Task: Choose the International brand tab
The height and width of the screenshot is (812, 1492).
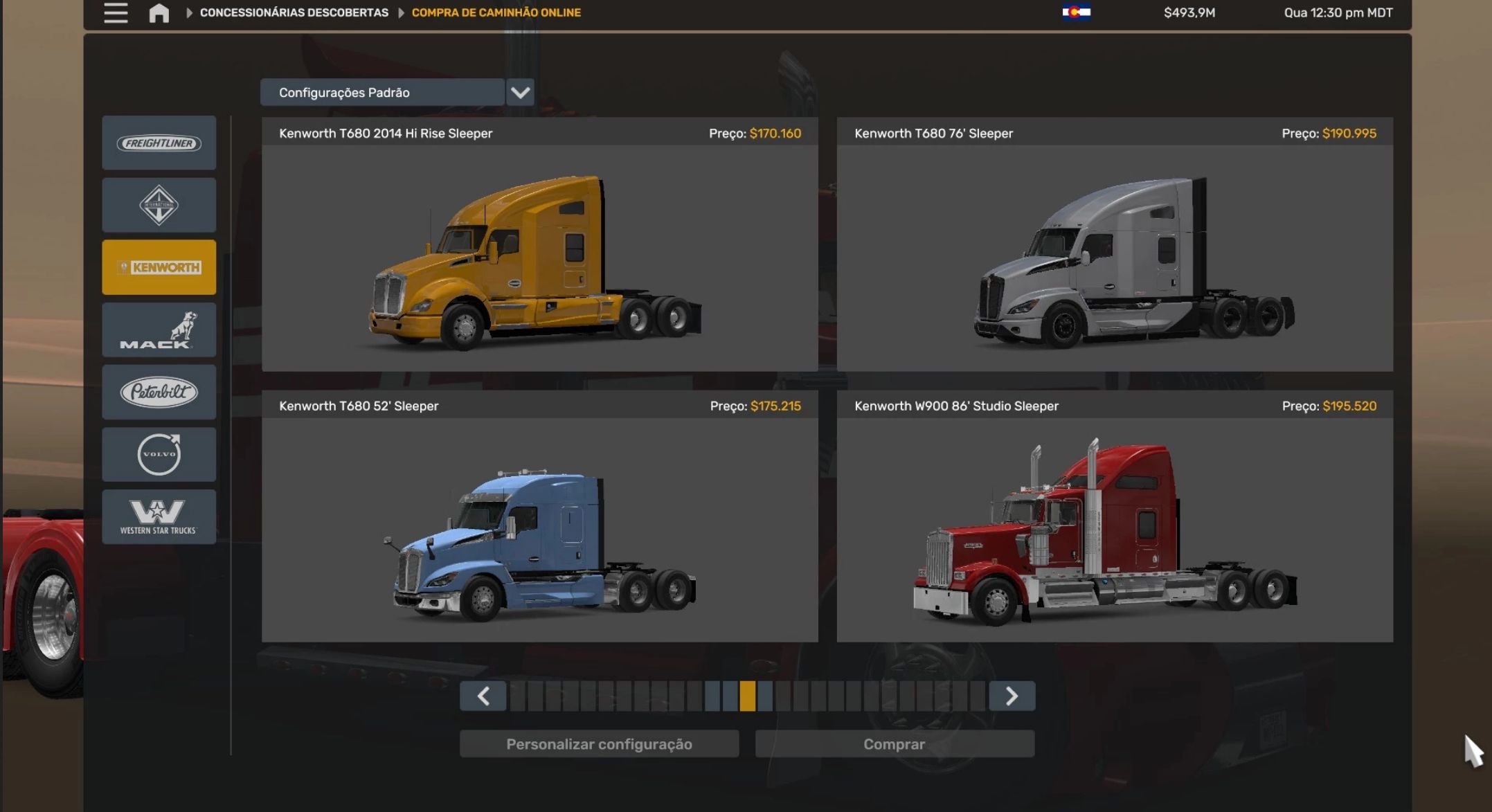Action: point(159,205)
